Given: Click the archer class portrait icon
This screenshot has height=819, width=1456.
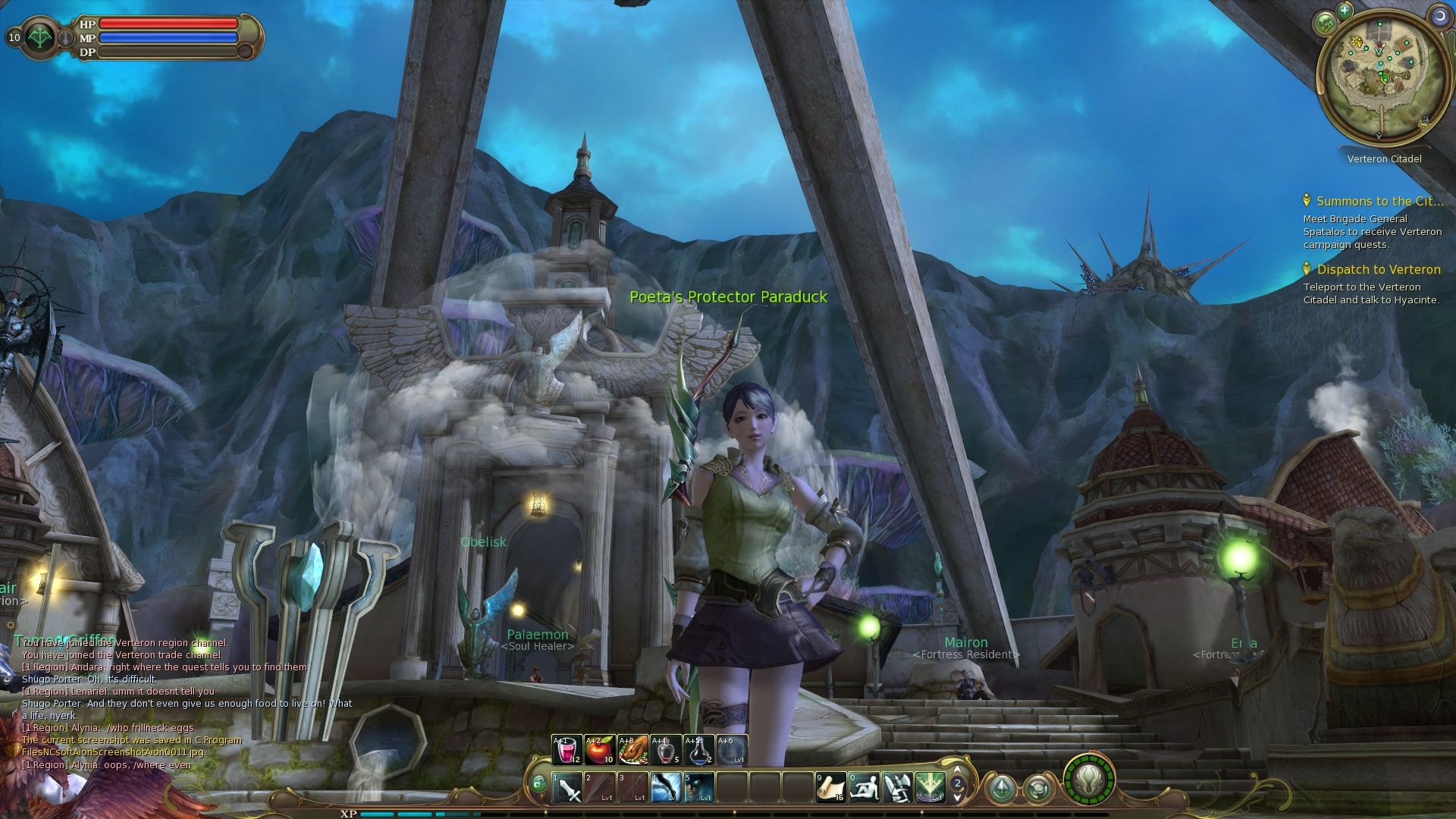Looking at the screenshot, I should (x=39, y=38).
